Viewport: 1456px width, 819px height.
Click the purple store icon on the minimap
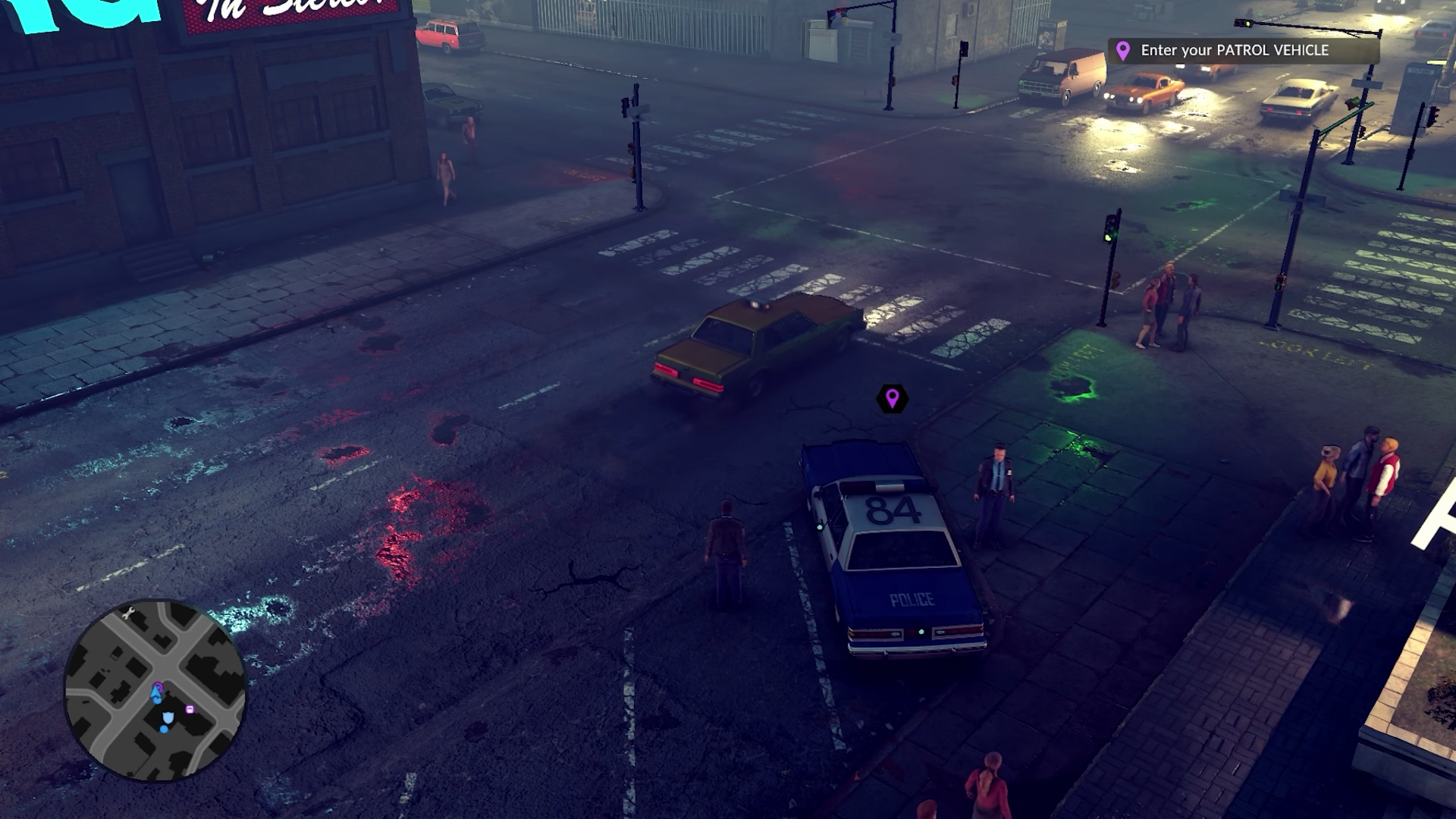click(190, 710)
